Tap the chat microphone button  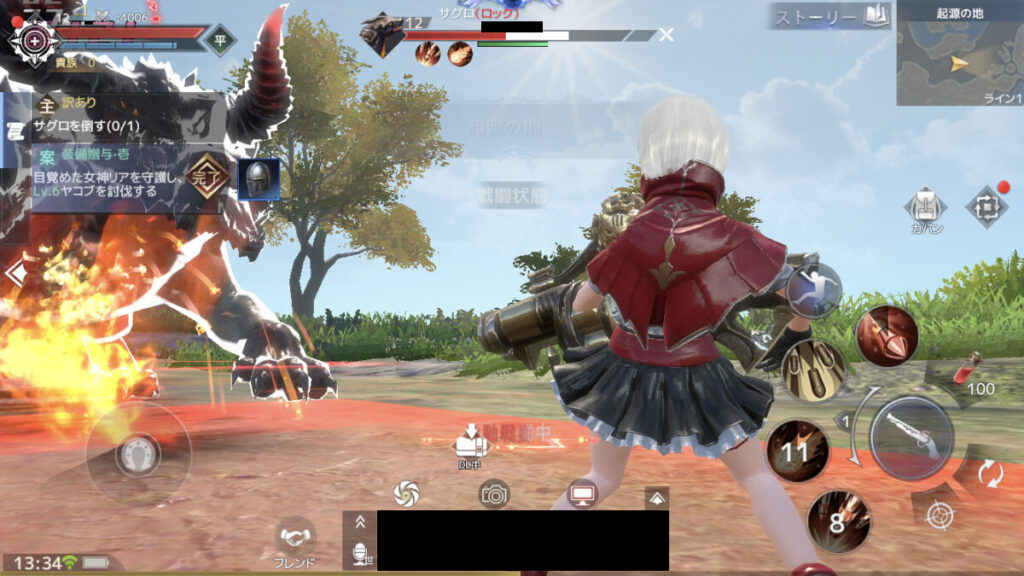pyautogui.click(x=359, y=553)
